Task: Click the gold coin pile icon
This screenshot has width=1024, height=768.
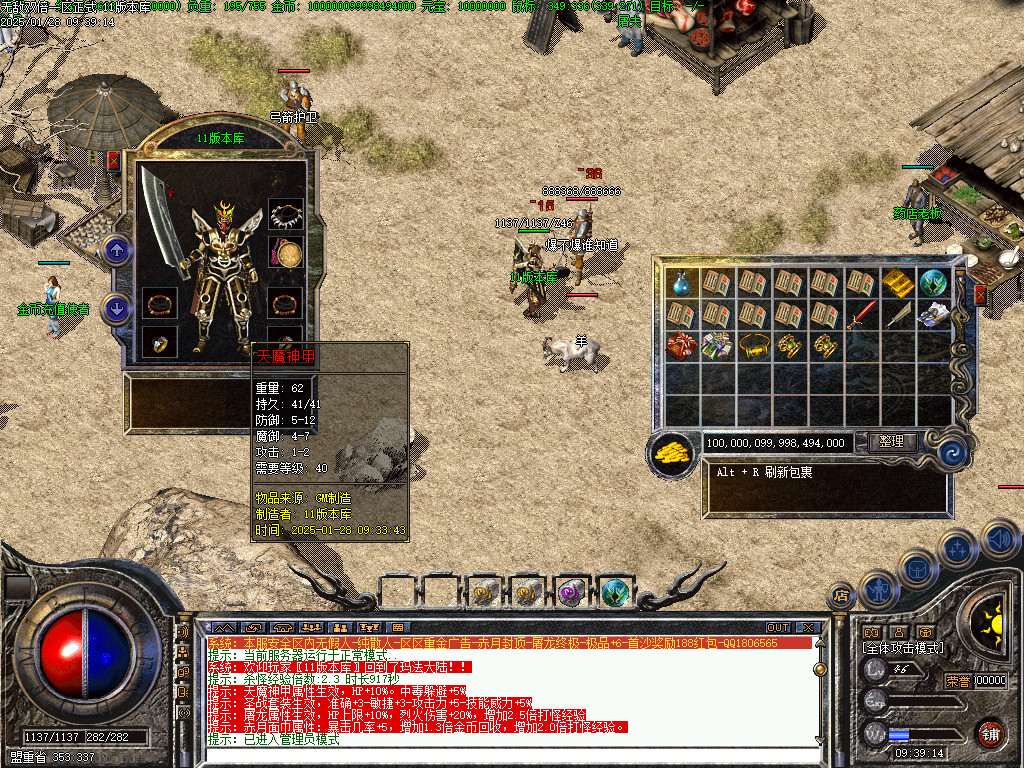Action: (673, 453)
